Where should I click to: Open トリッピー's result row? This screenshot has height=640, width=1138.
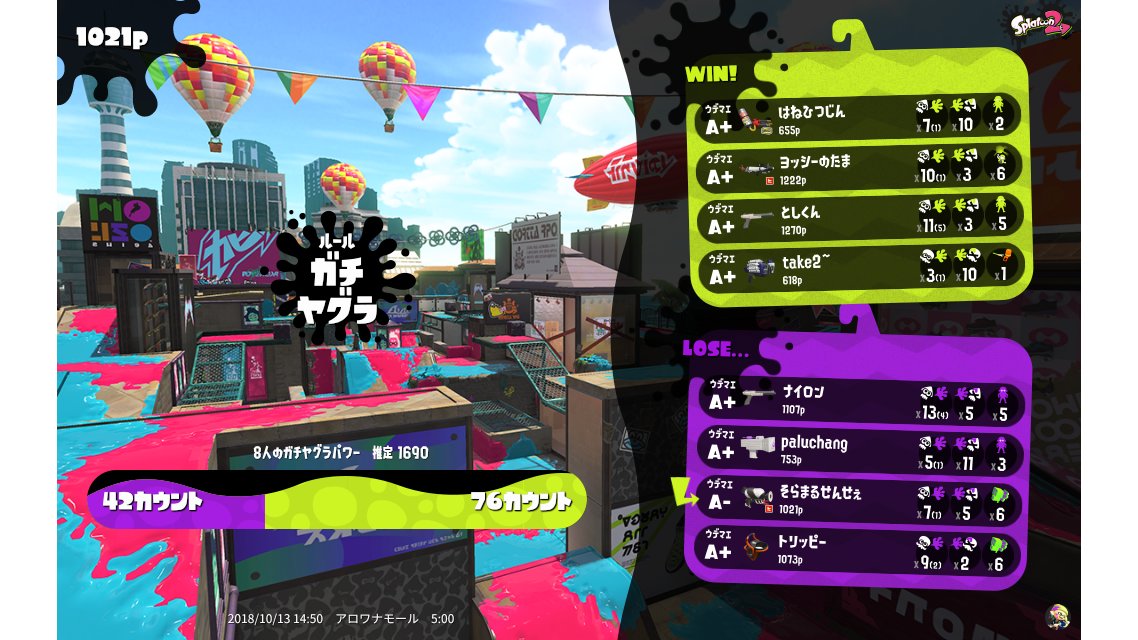[860, 550]
